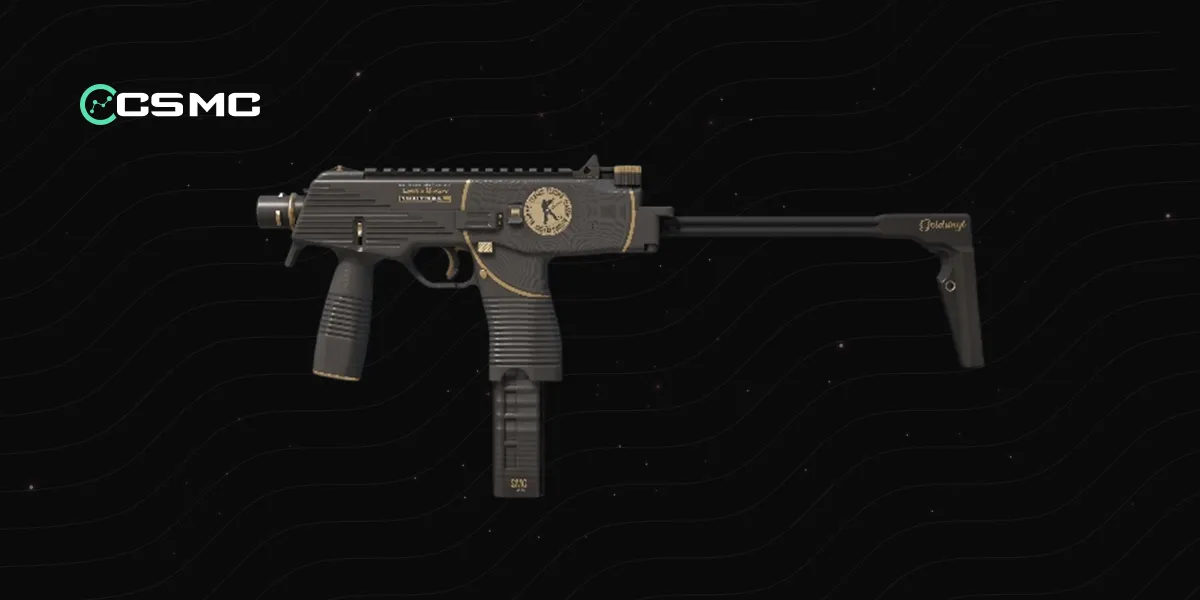This screenshot has width=1200, height=600.
Task: Click the CSMC logo
Action: click(x=170, y=103)
